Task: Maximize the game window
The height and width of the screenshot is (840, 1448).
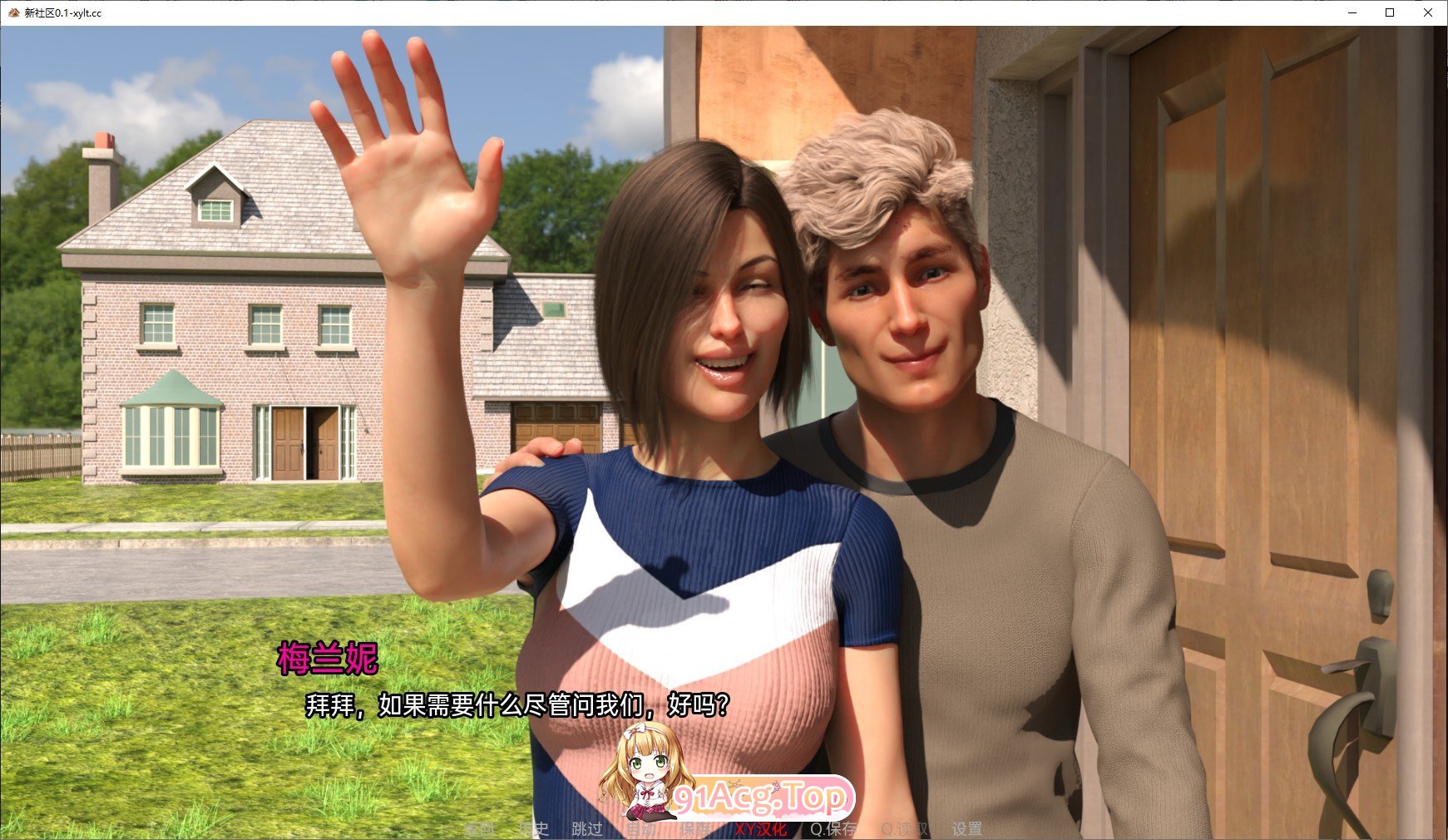Action: pos(1388,12)
